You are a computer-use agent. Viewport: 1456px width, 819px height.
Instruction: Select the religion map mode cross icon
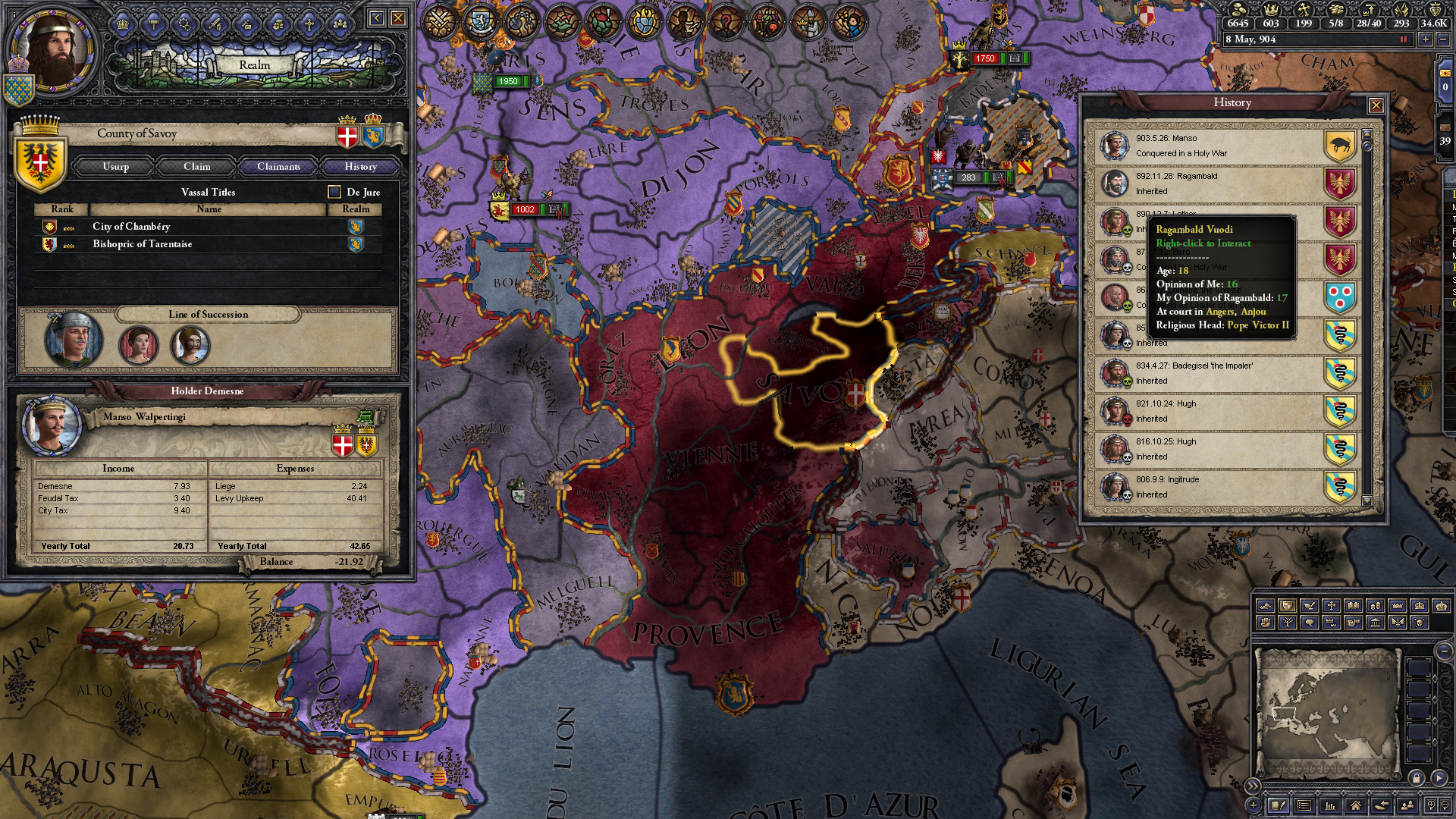[x=1332, y=606]
